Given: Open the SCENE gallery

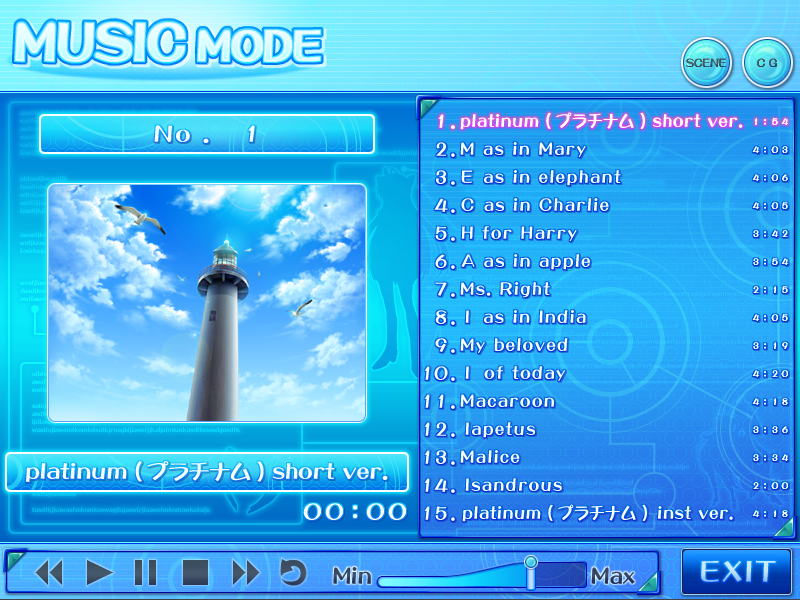Looking at the screenshot, I should pyautogui.click(x=707, y=63).
